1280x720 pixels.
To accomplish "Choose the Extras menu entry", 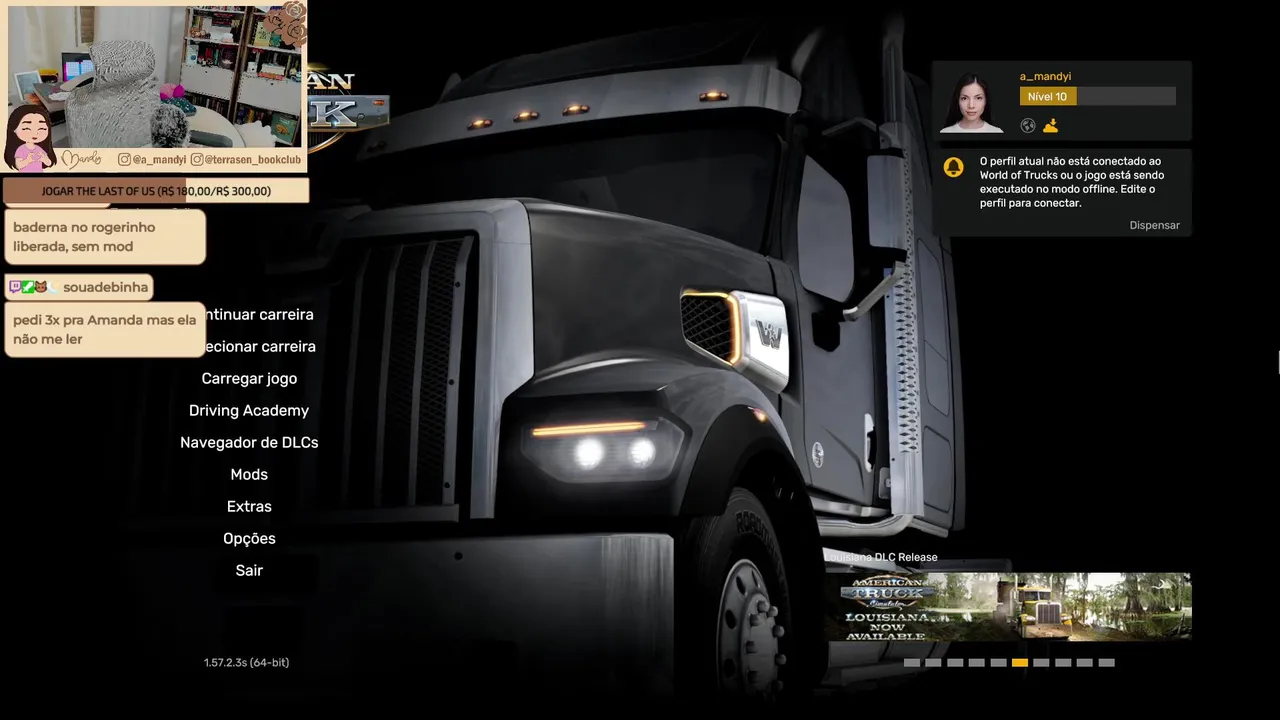I will click(x=249, y=506).
